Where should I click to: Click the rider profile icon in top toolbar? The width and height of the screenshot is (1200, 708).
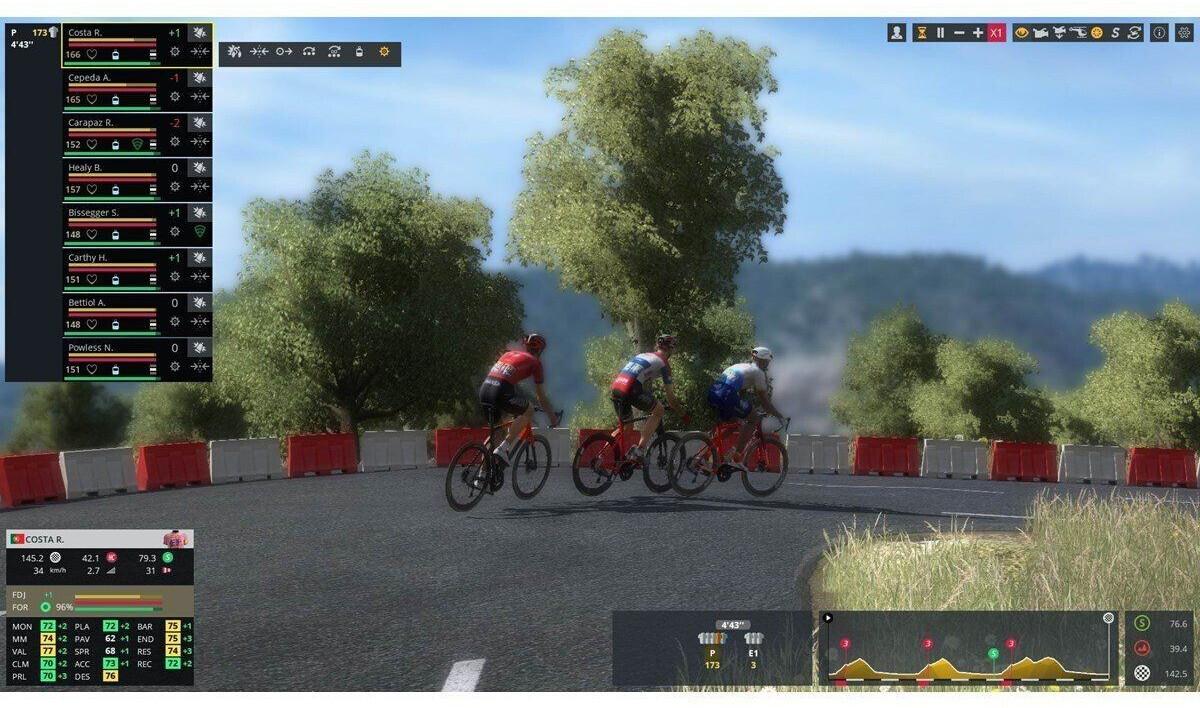pos(896,33)
